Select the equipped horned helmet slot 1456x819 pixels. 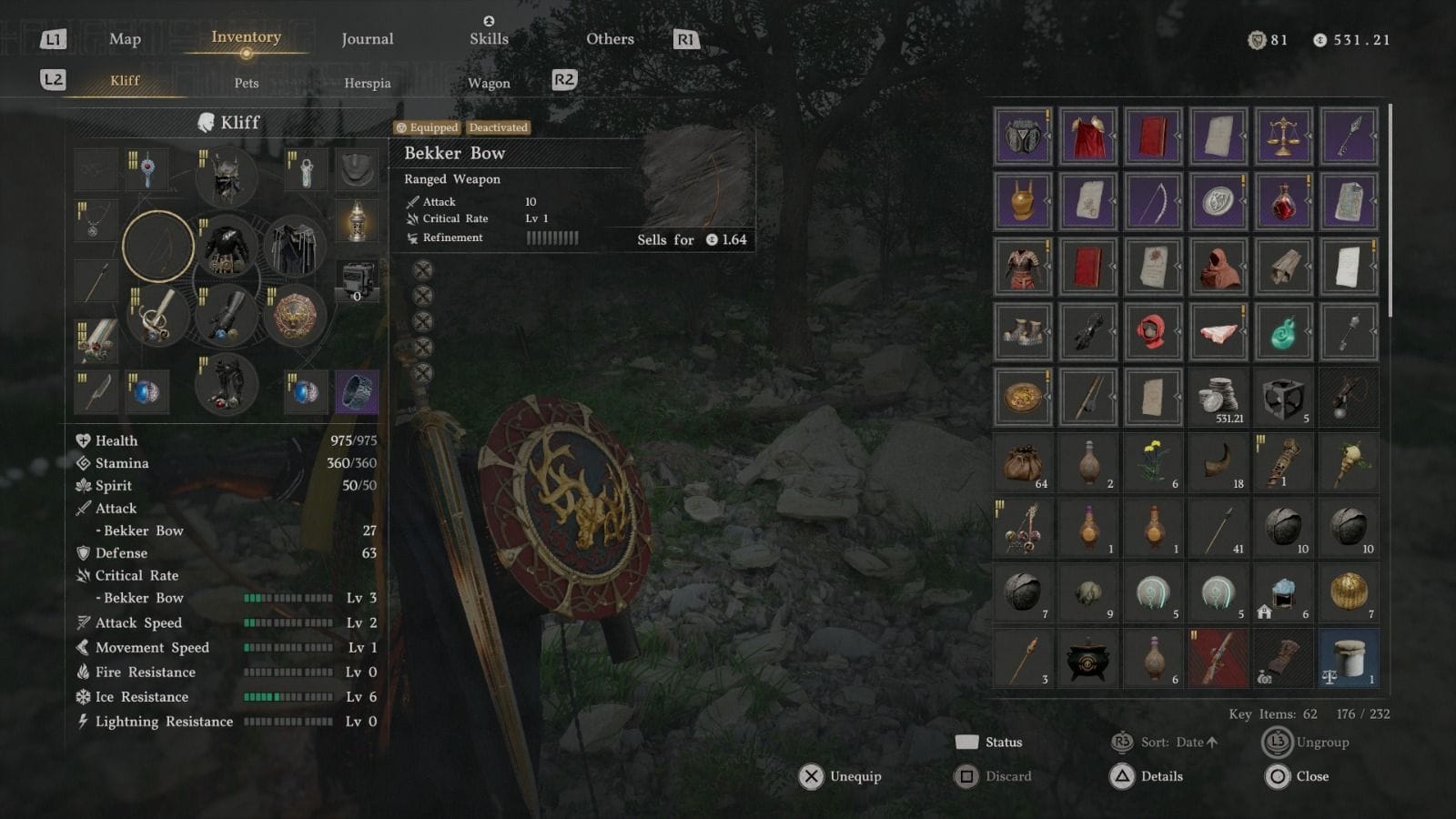[226, 177]
